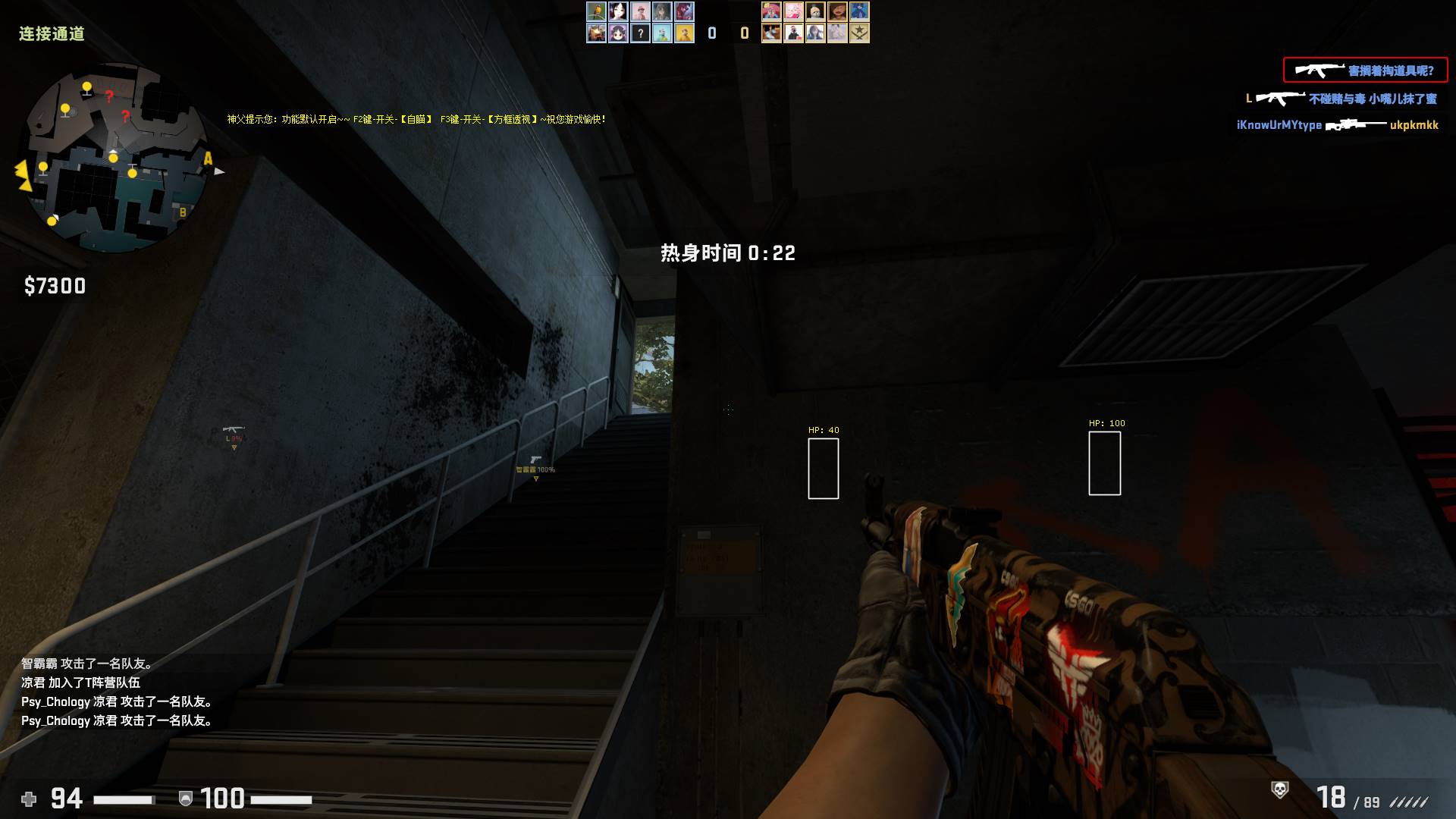Select the first CT player avatar on scoreboard
The image size is (1456, 819).
coord(596,12)
